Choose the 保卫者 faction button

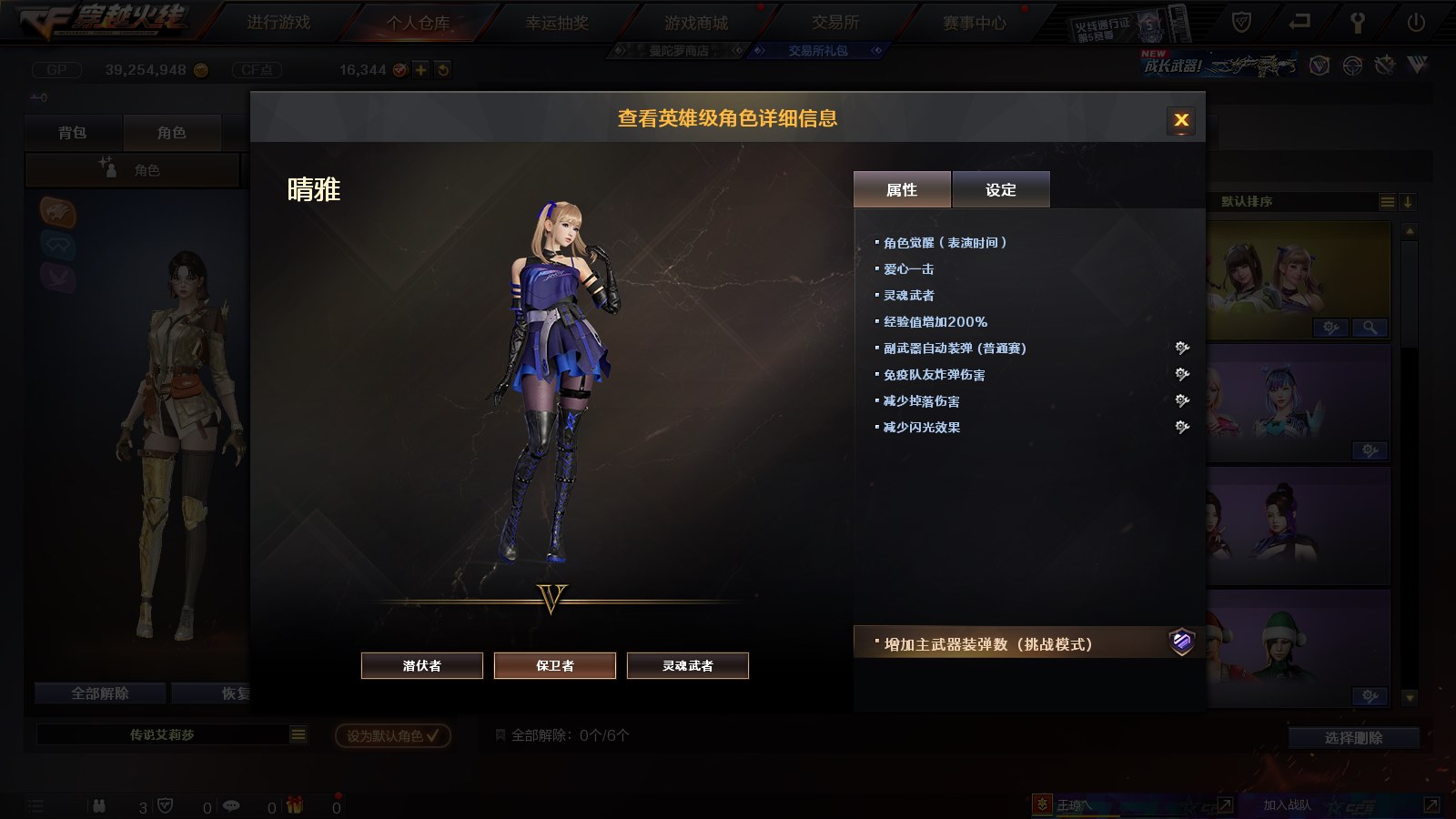point(555,665)
